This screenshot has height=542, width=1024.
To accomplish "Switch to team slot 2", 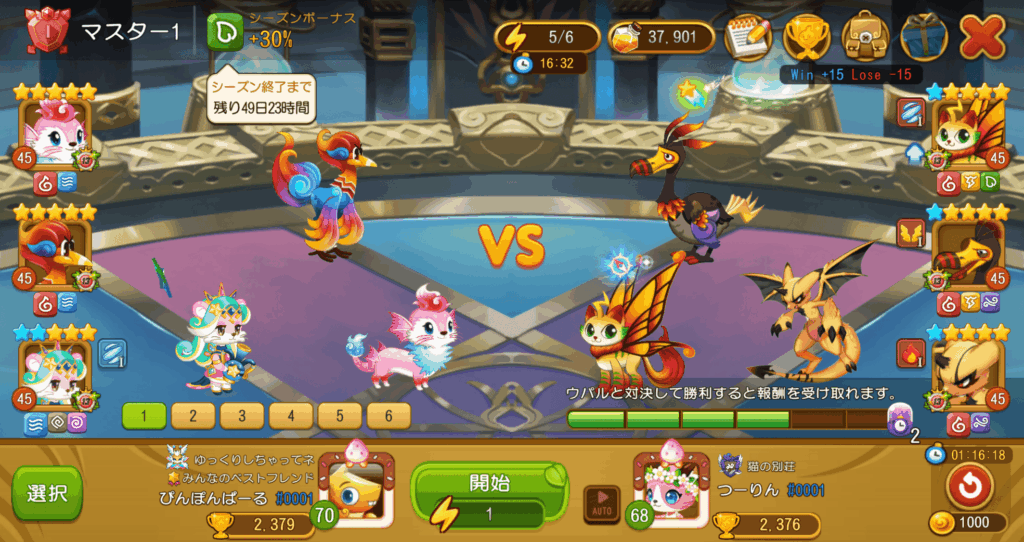I will click(x=194, y=415).
